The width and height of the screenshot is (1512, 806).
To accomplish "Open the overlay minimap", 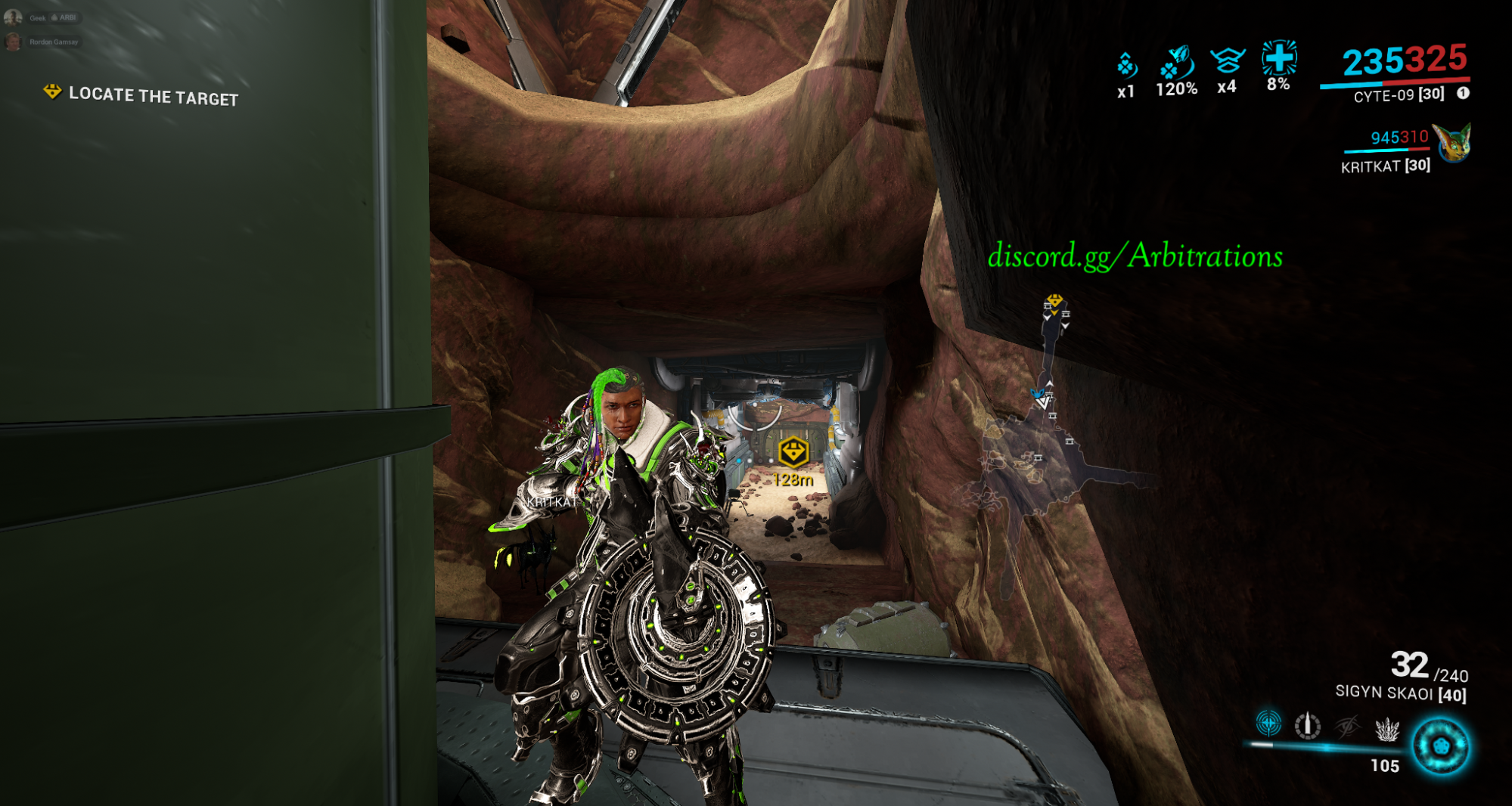I will point(1048,423).
